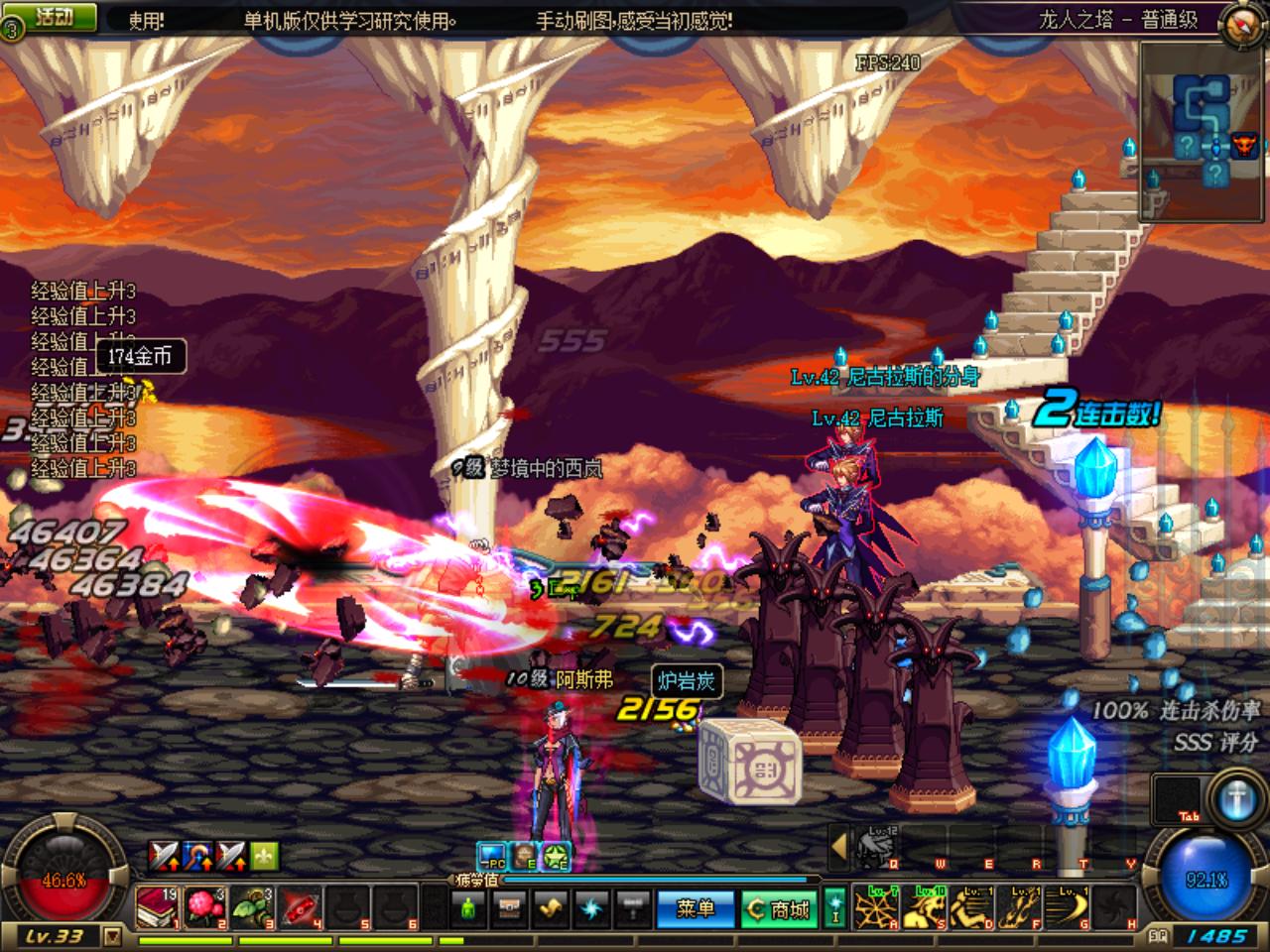Expand the dropdown arrow beside Lv.33

pyautogui.click(x=112, y=936)
